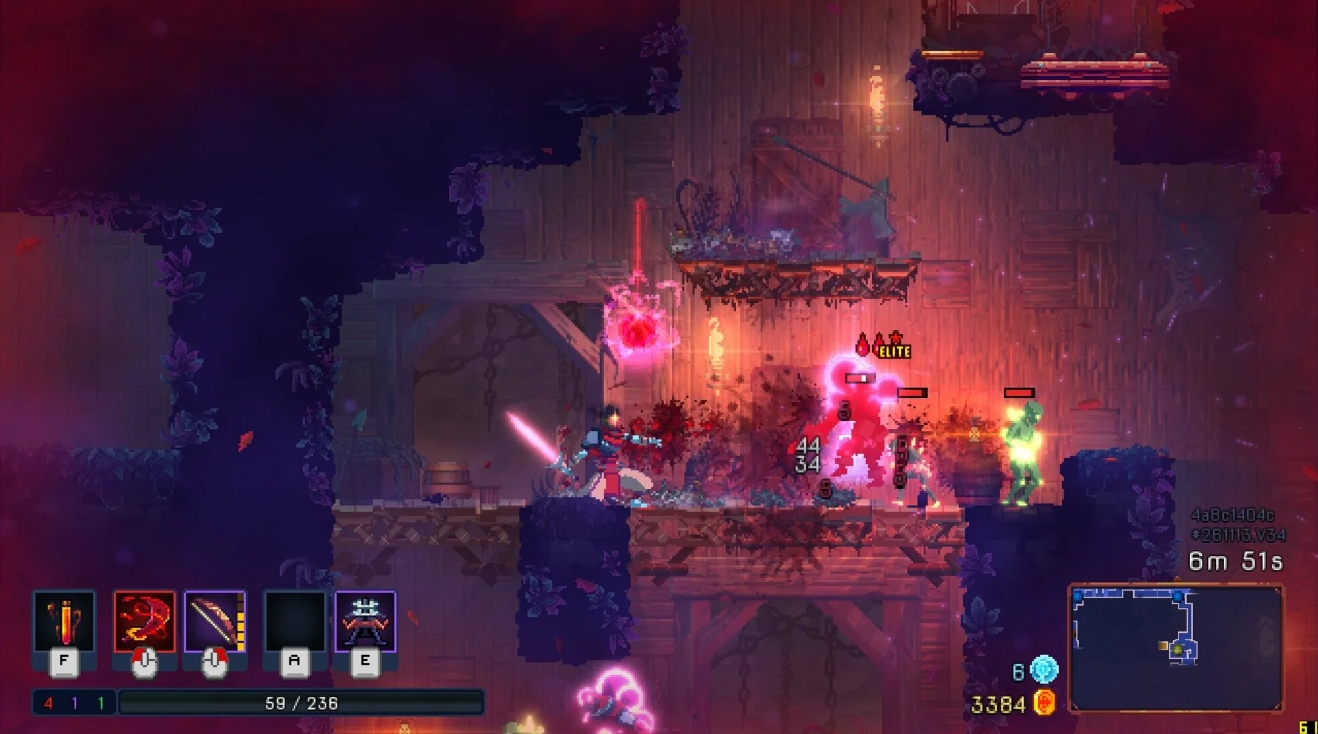Click the trap skill bound to E
Screen dimensions: 1318x734
pos(366,621)
